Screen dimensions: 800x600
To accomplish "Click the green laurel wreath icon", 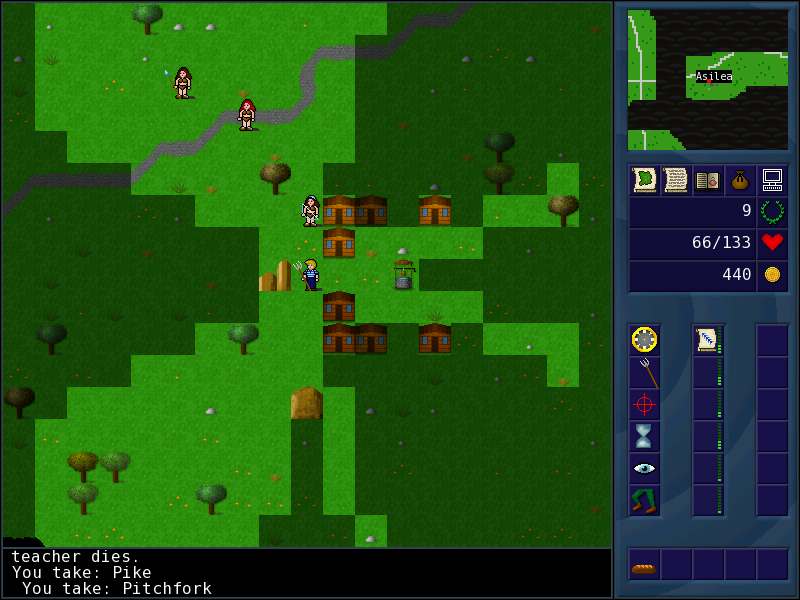I will pyautogui.click(x=771, y=211).
